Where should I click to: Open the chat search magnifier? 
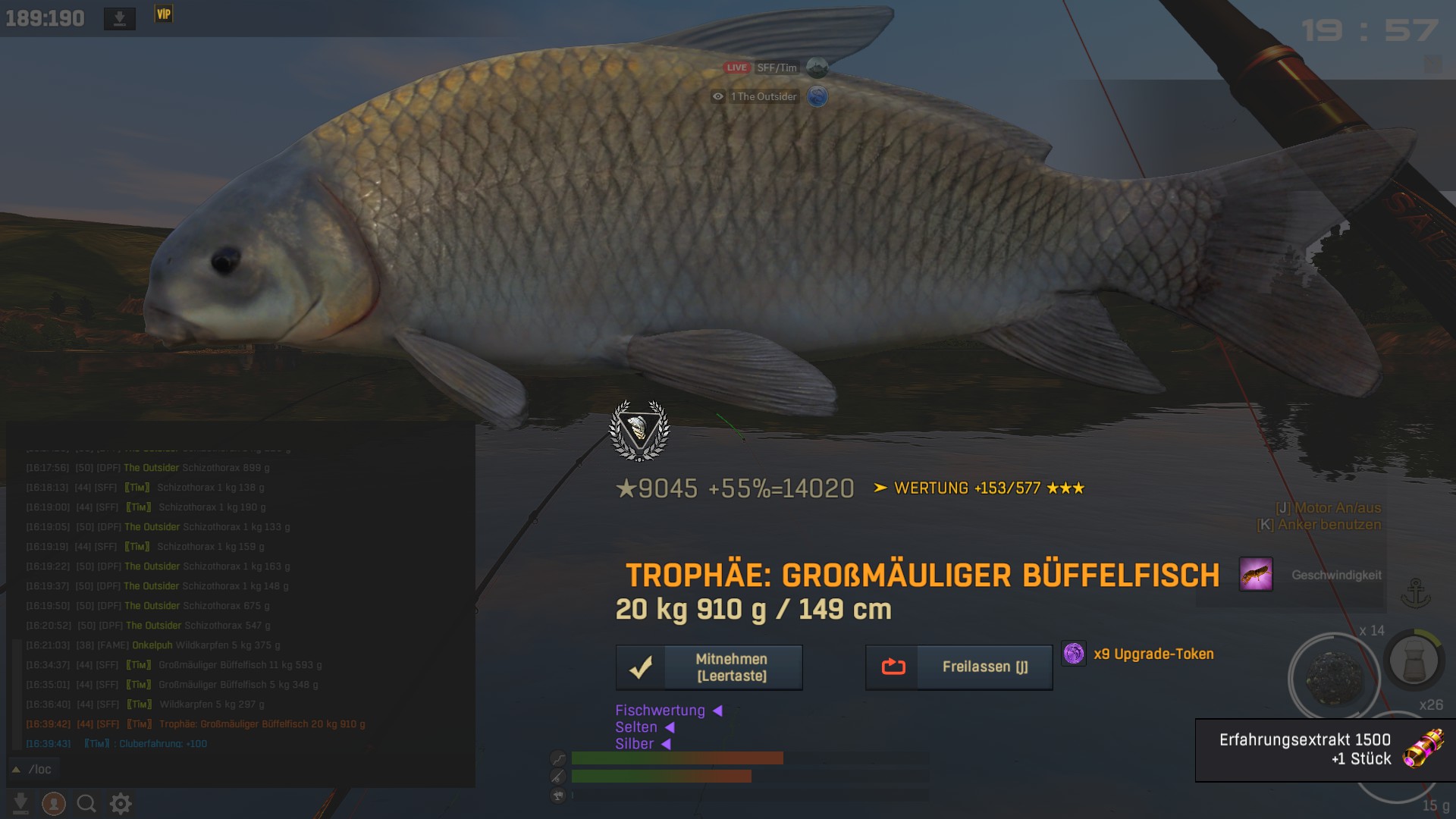click(86, 803)
